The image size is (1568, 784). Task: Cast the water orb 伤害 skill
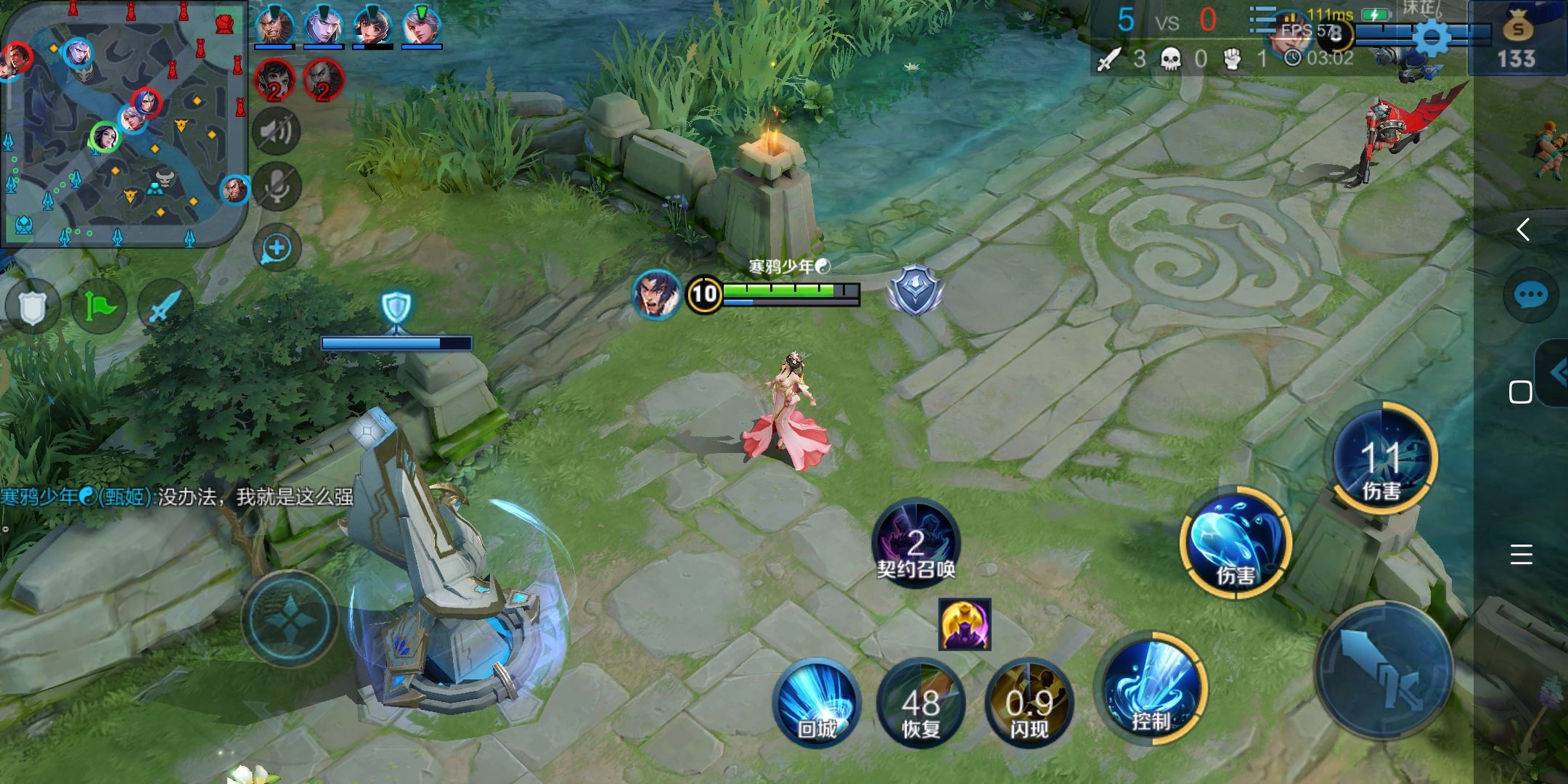point(1235,542)
